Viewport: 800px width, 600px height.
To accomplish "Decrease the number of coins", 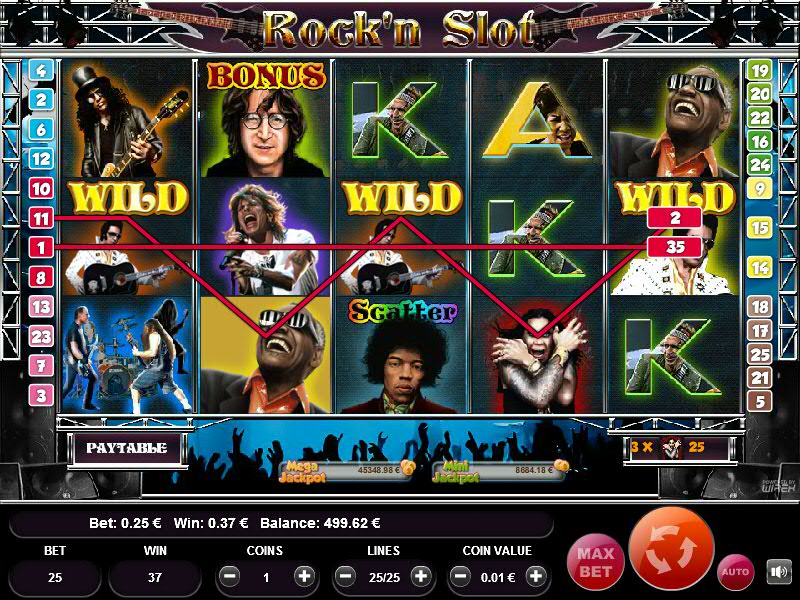I will pyautogui.click(x=229, y=577).
